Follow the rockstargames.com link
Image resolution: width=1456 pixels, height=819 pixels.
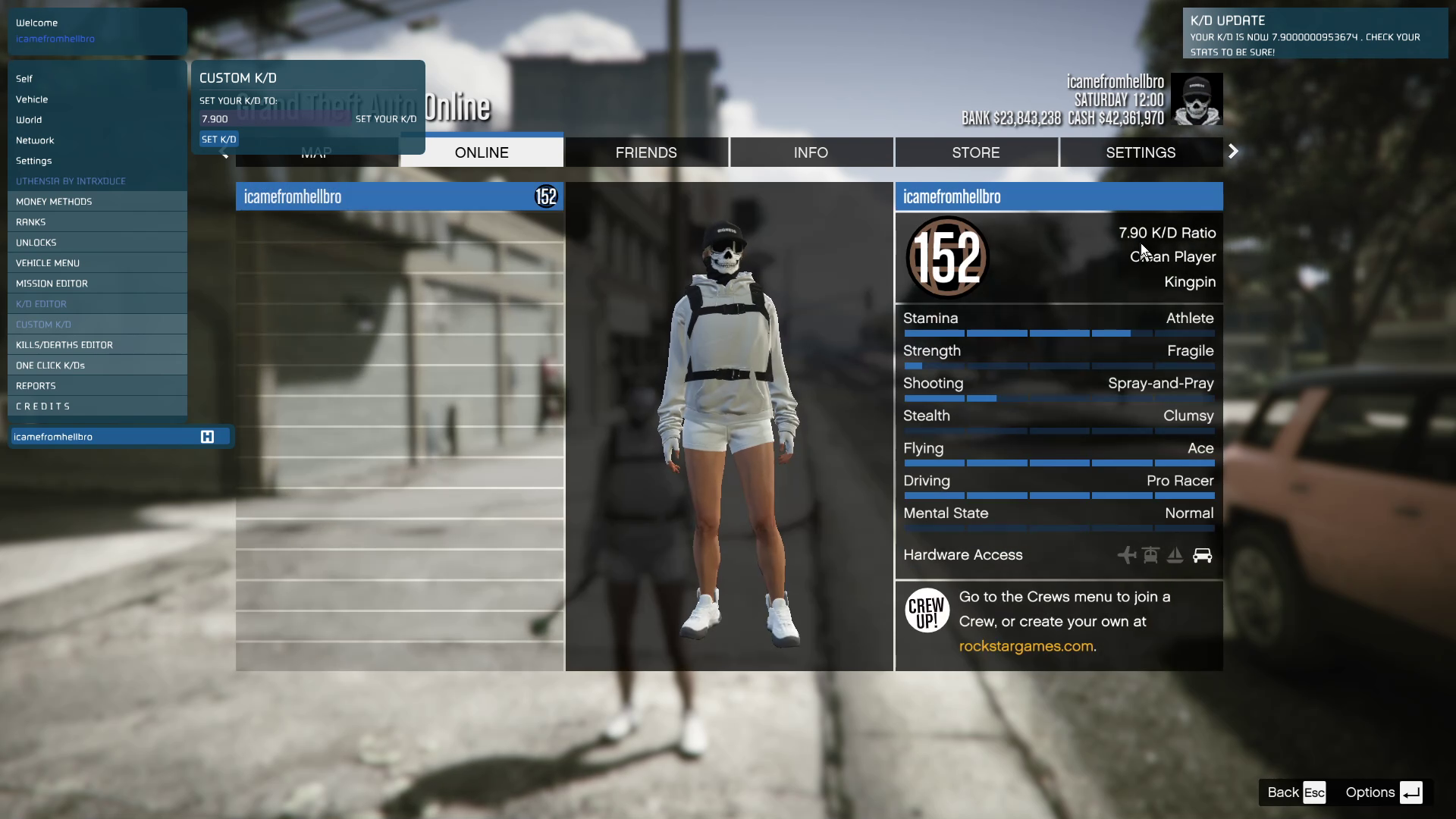coord(1026,647)
